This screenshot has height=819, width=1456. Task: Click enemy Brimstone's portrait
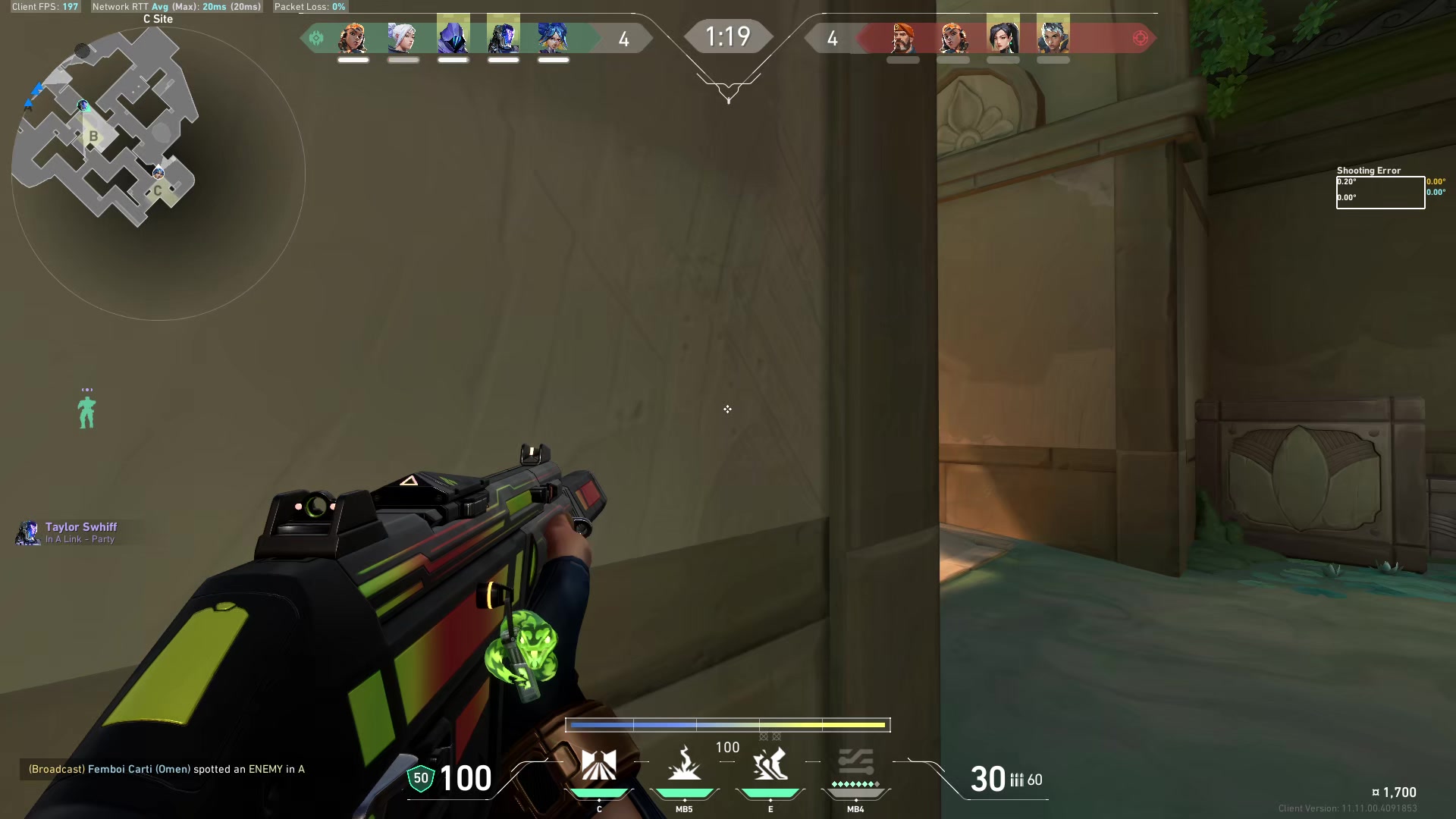point(902,37)
